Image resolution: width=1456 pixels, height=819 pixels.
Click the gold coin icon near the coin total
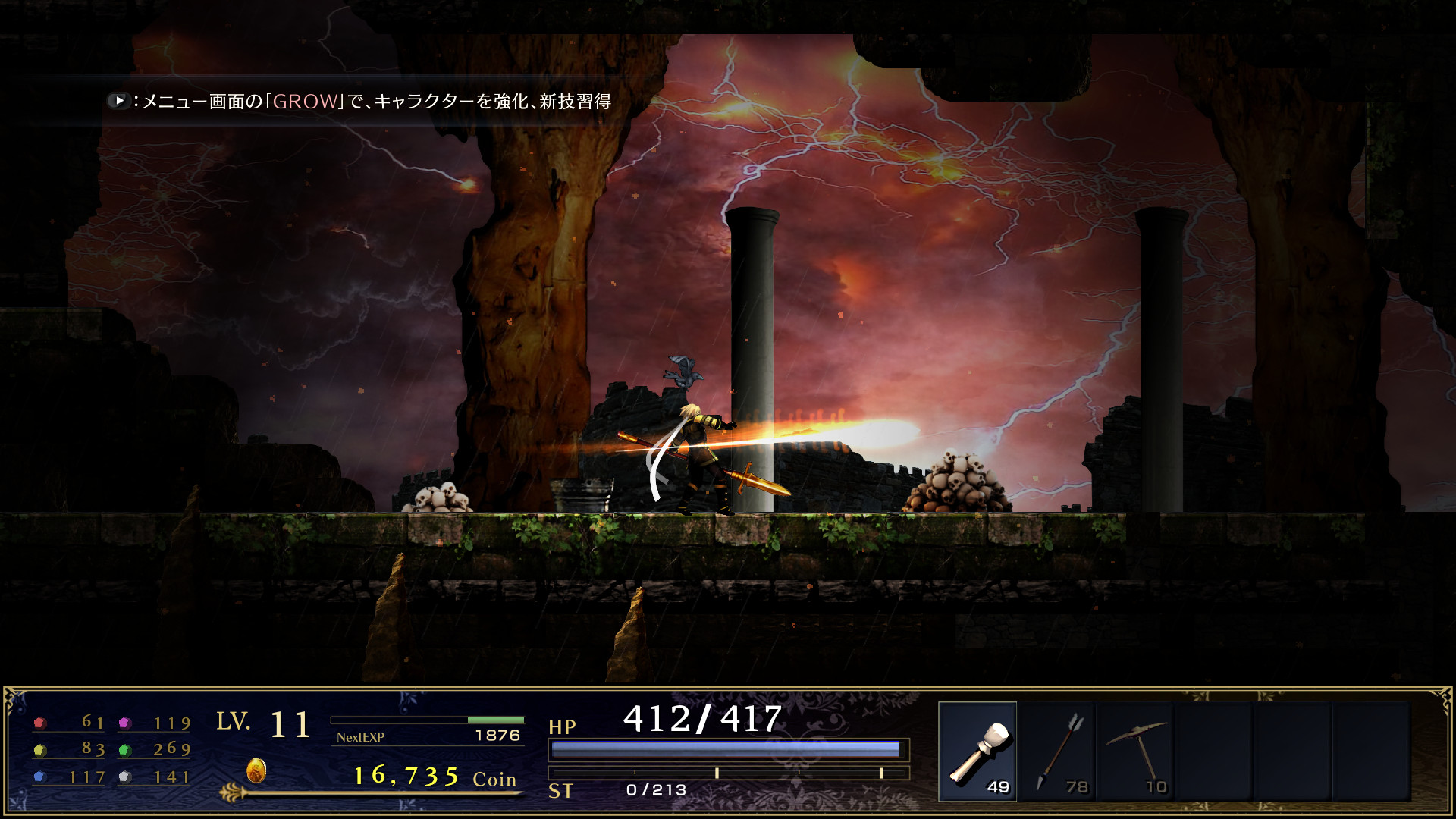[256, 770]
